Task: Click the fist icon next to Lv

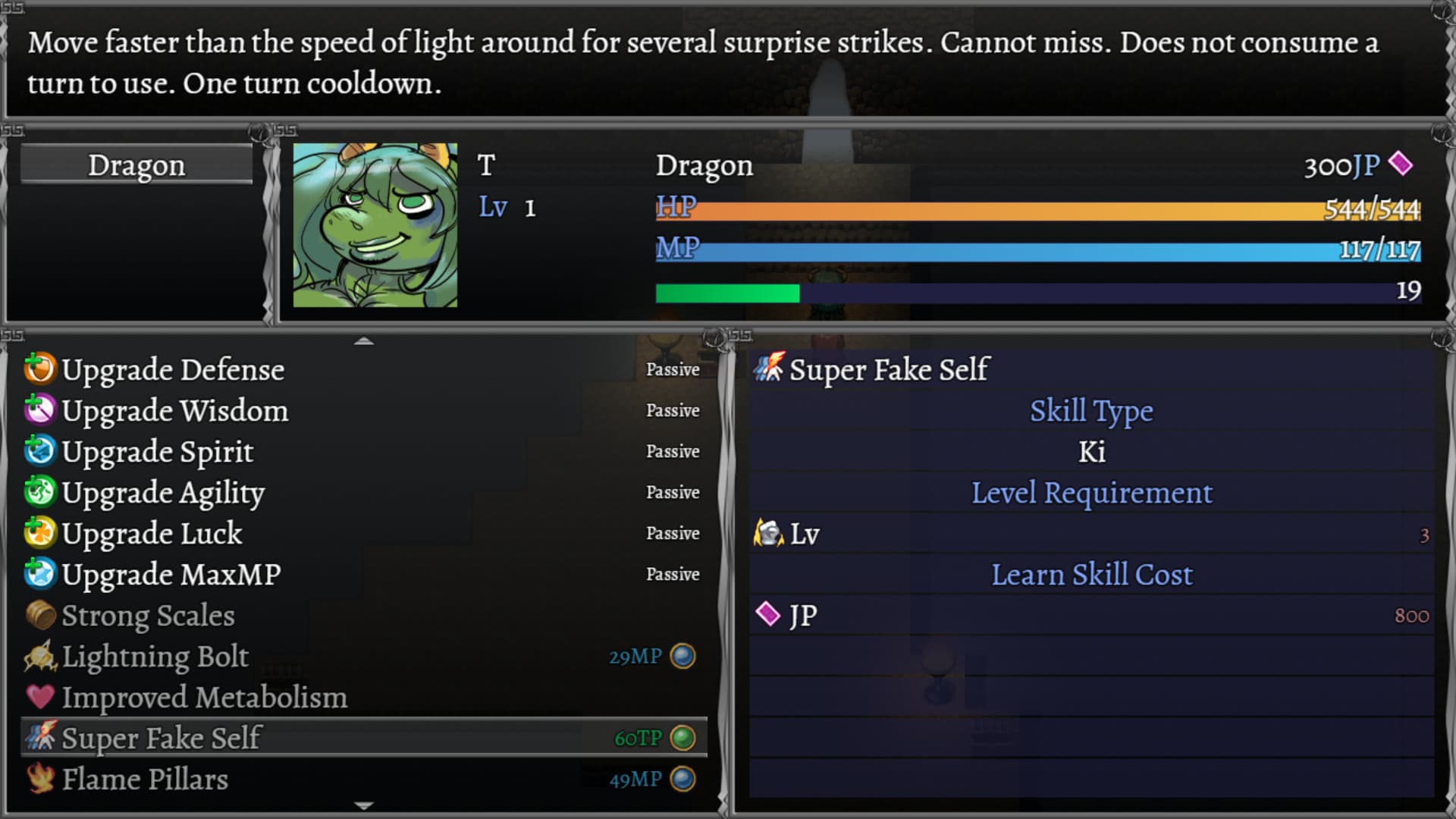Action: [x=767, y=533]
